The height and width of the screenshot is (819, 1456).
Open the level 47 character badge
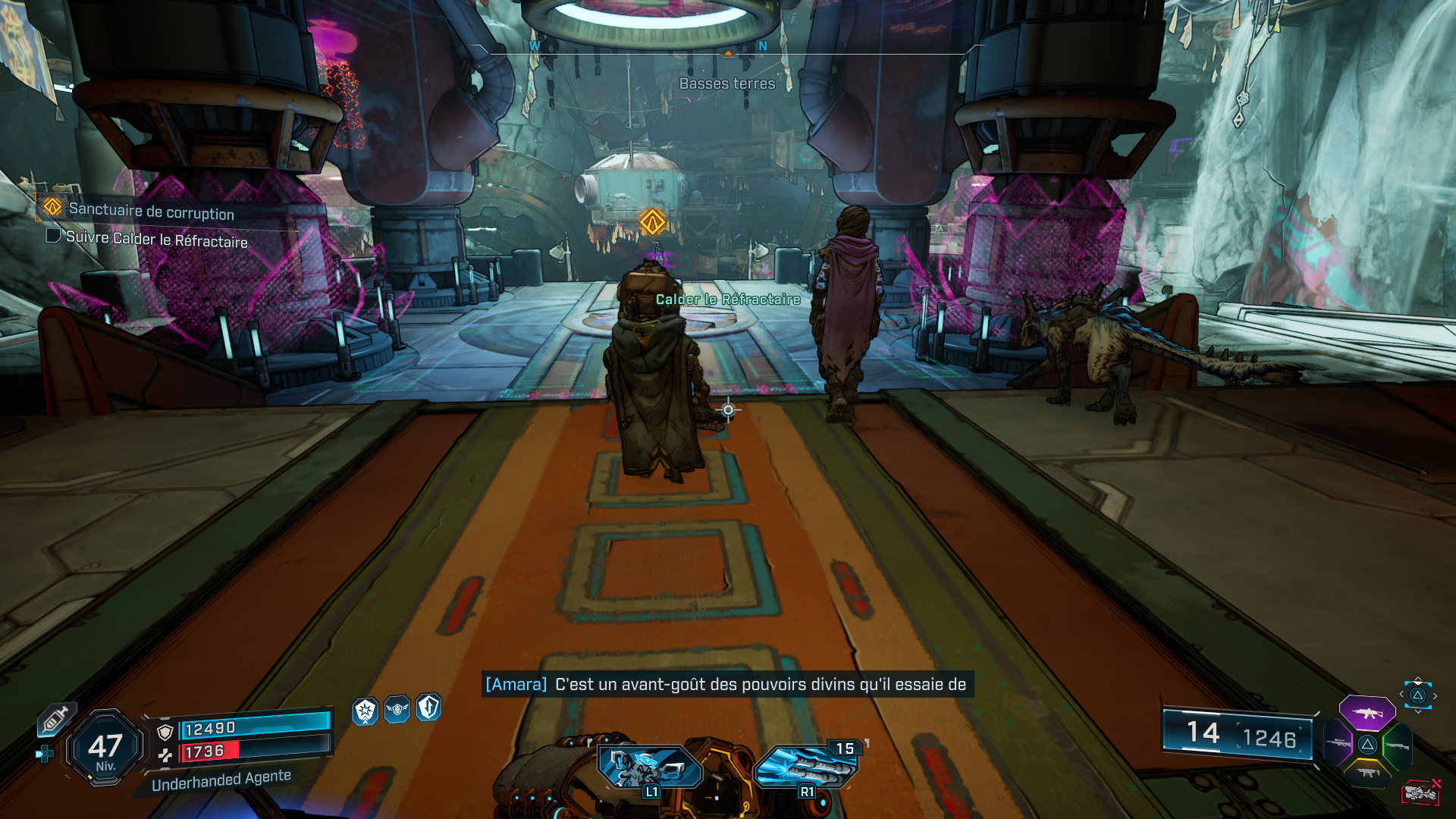click(105, 748)
